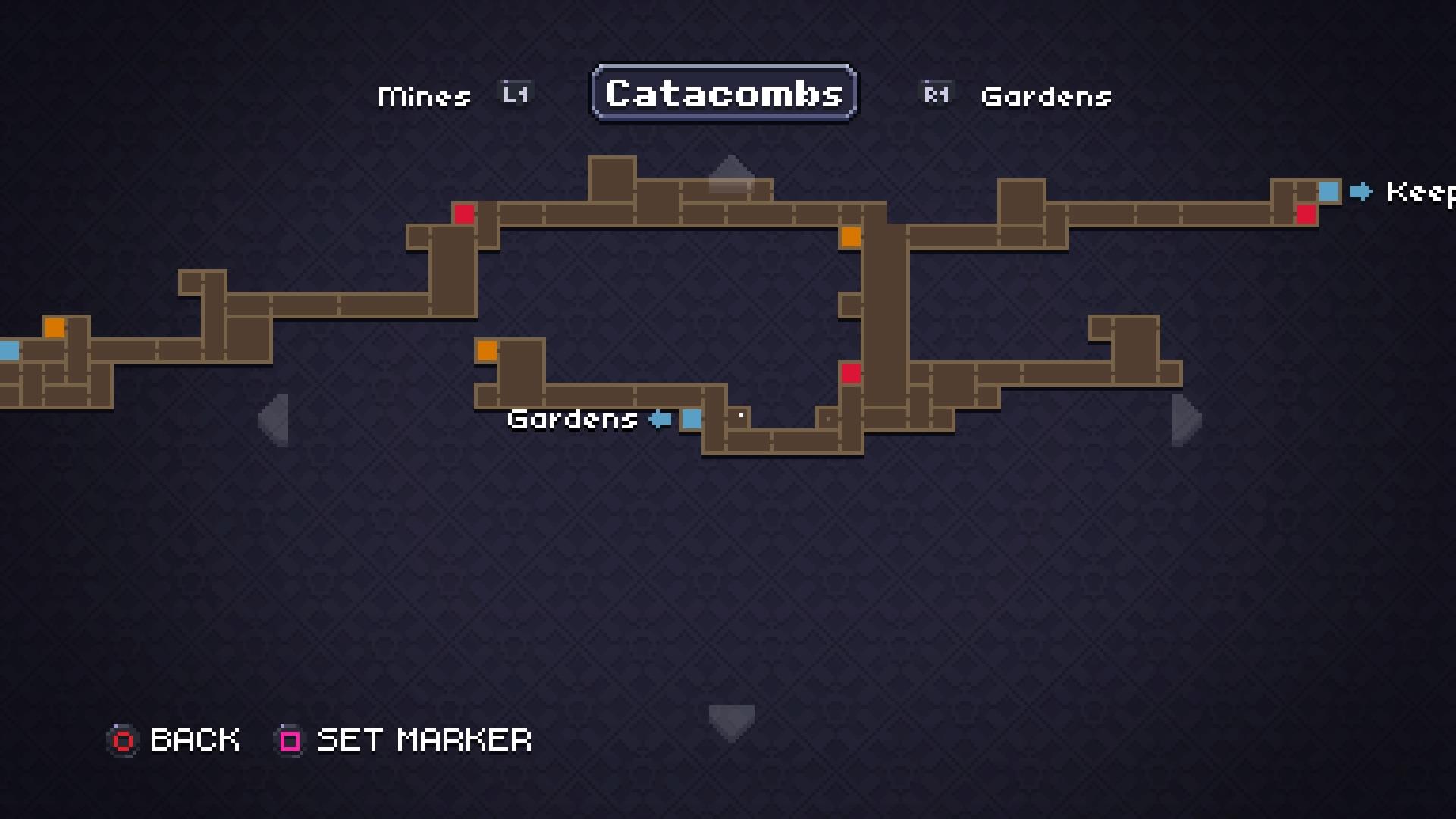
Task: Switch to the Gardens map tab
Action: (1046, 96)
